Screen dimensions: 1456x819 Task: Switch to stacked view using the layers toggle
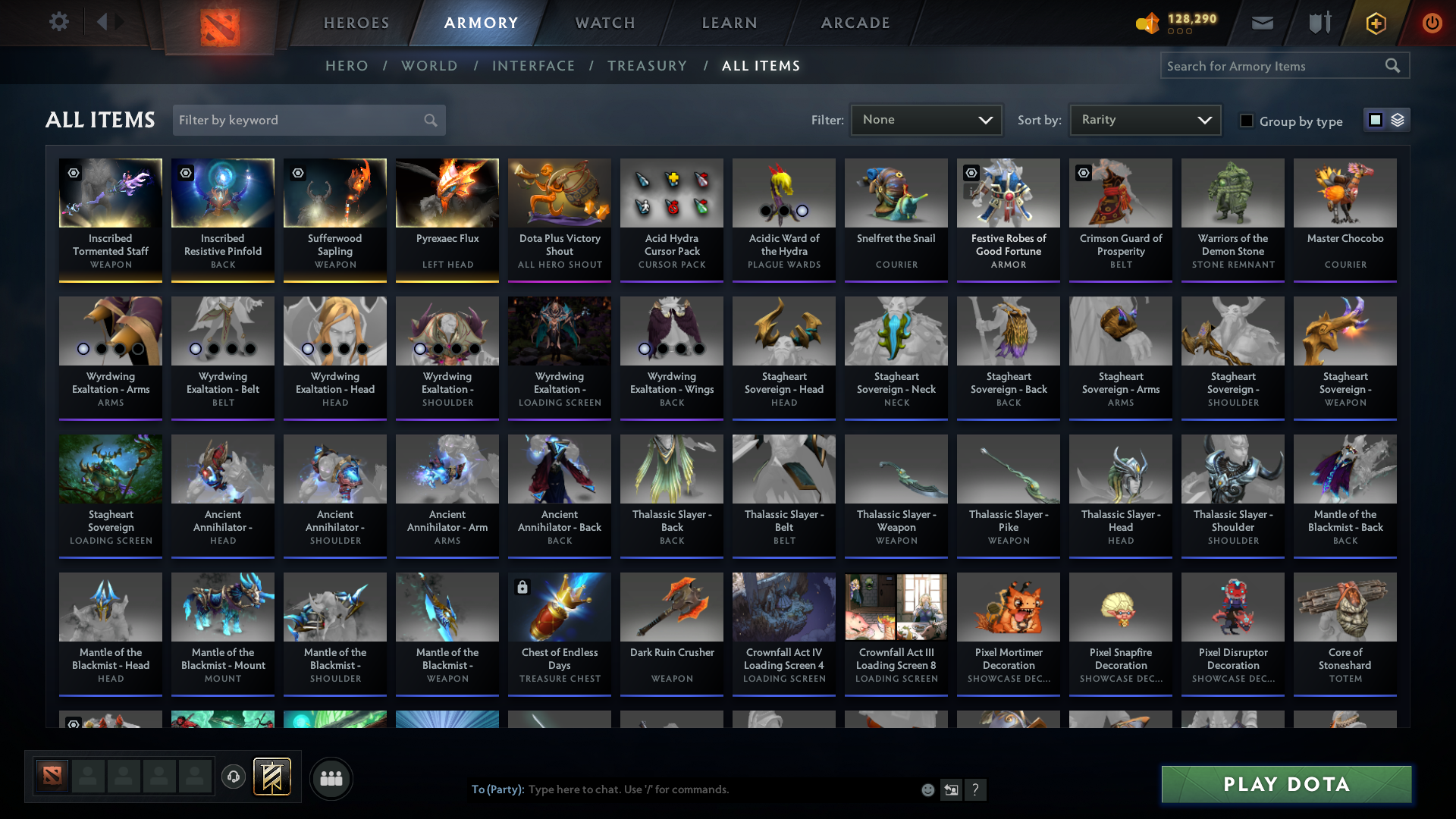tap(1398, 120)
